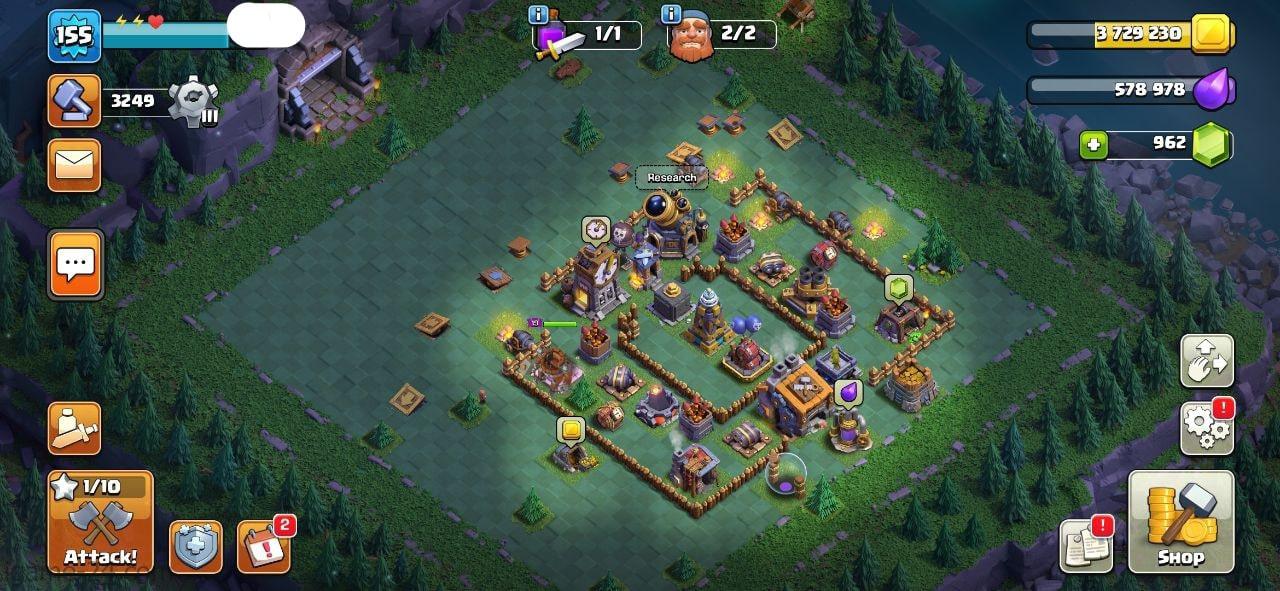Open the calendar events icon
This screenshot has width=1280, height=591.
point(263,547)
